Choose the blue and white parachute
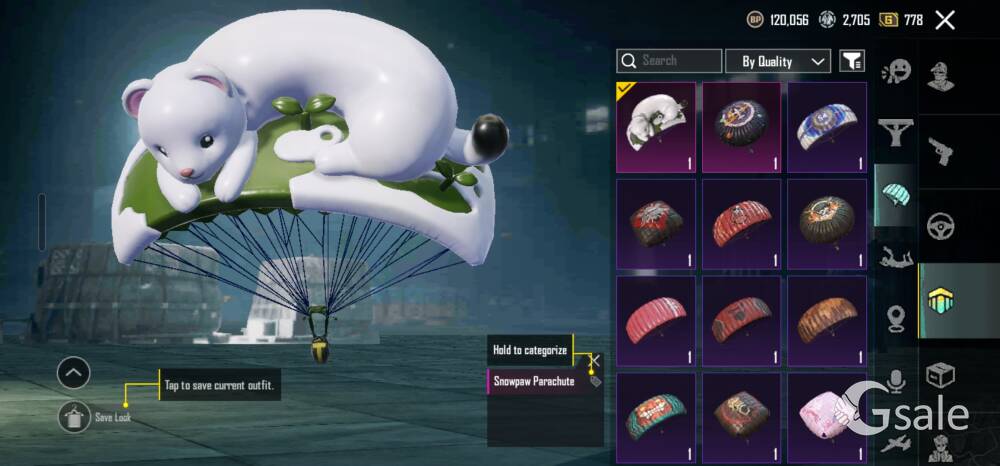The image size is (1000, 466). click(827, 128)
